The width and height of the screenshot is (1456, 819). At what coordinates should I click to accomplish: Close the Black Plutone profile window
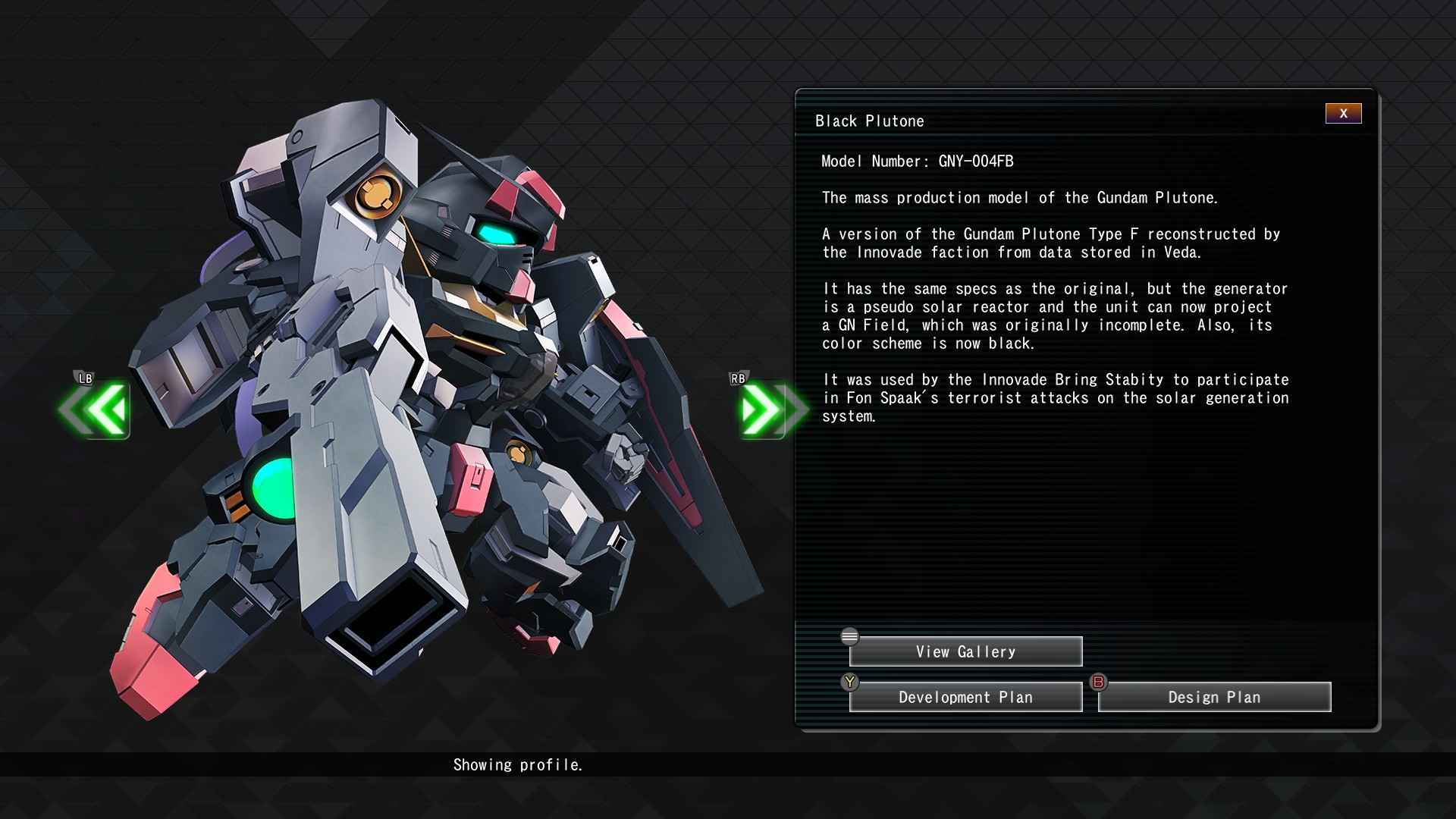click(x=1343, y=114)
